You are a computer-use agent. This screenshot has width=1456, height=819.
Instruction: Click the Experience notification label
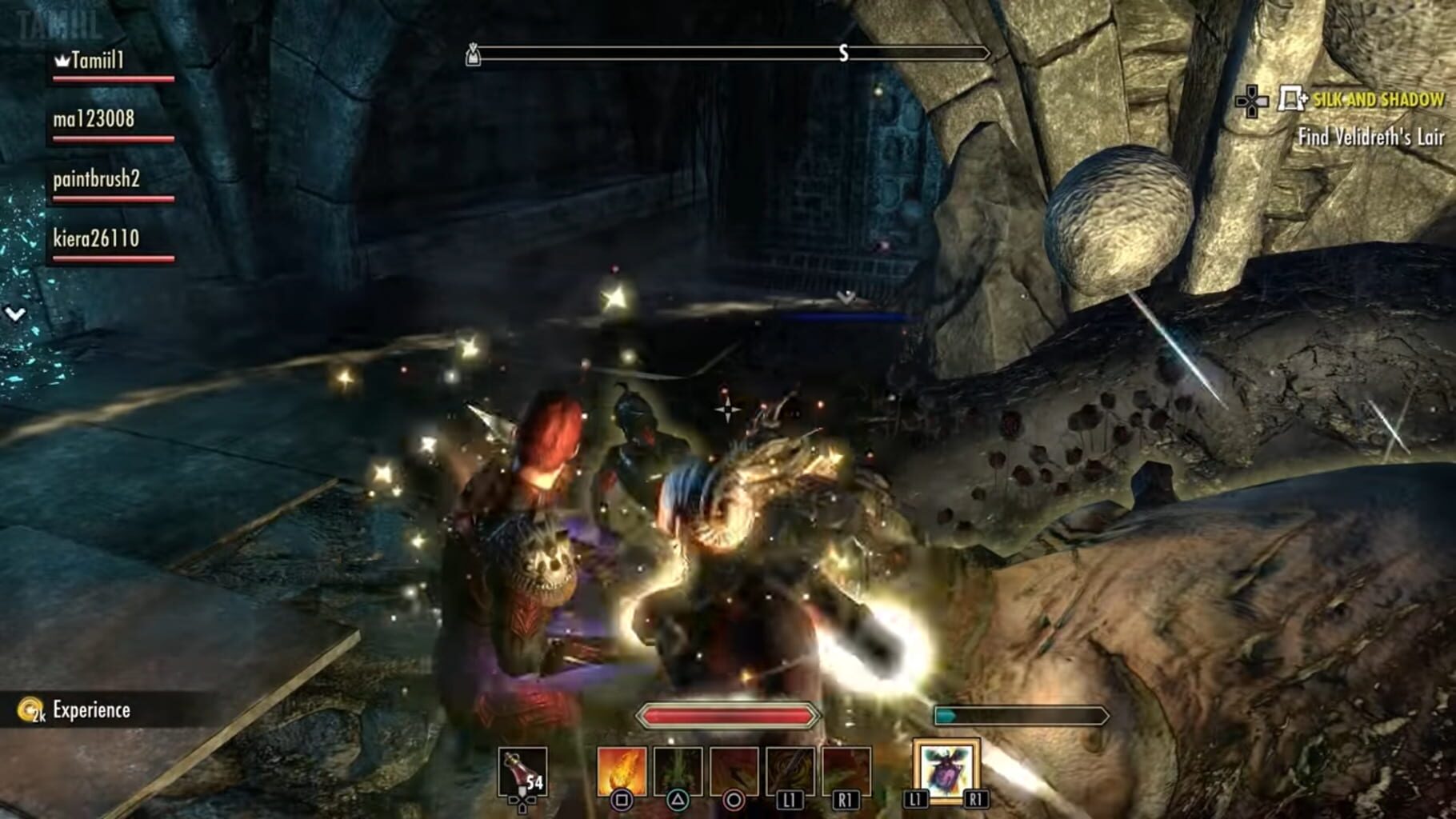tap(90, 709)
